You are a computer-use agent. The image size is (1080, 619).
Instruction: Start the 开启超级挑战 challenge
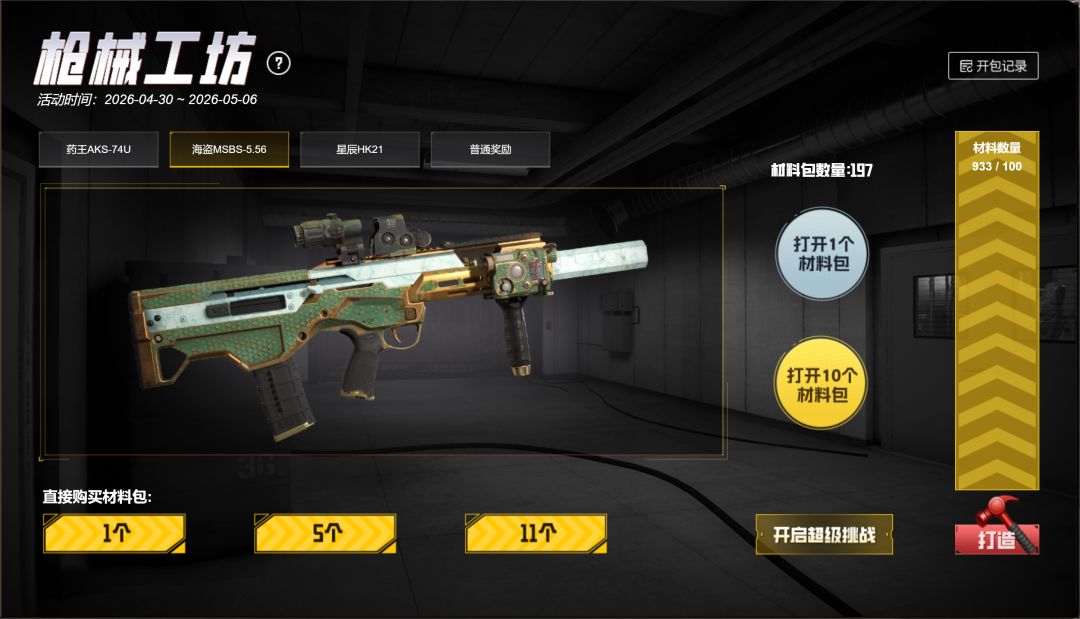[x=824, y=534]
